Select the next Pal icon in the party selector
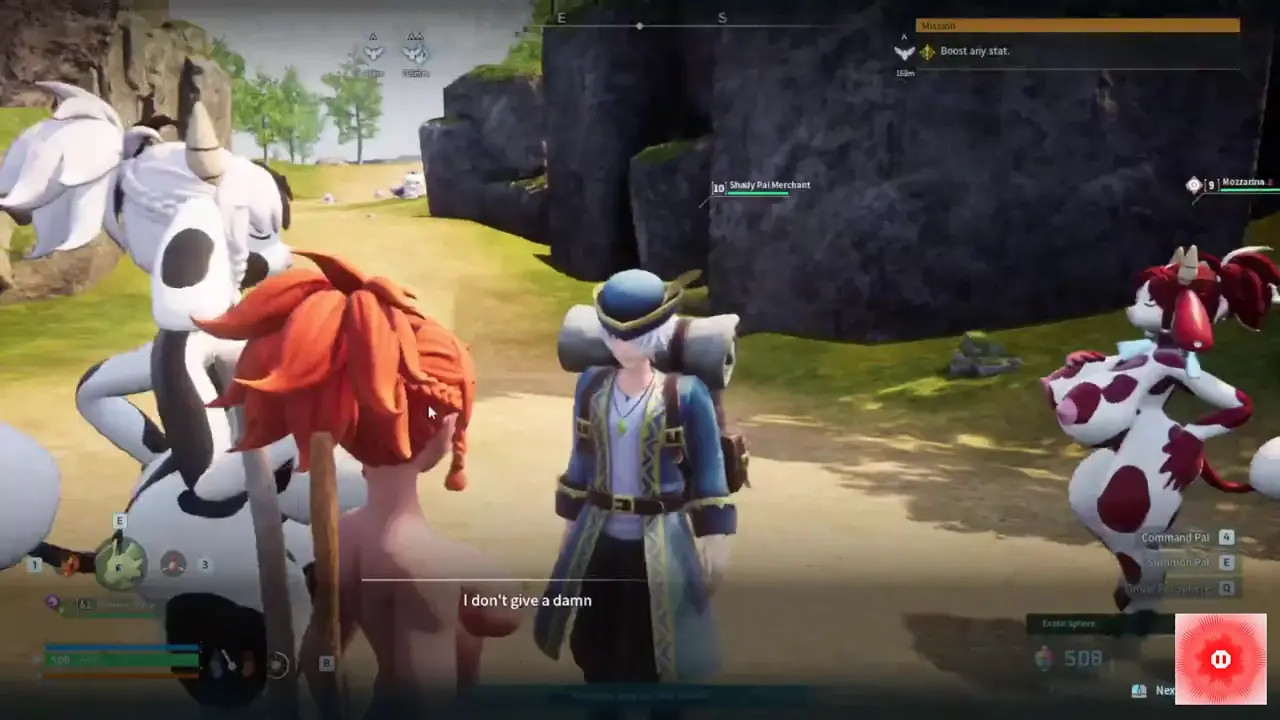 coord(173,564)
